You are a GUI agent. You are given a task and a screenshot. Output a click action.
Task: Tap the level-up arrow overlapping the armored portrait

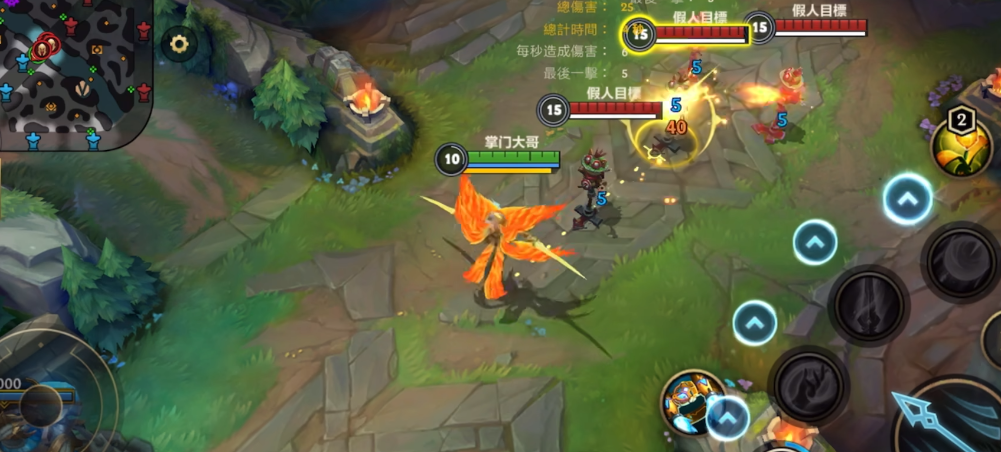pyautogui.click(x=728, y=418)
